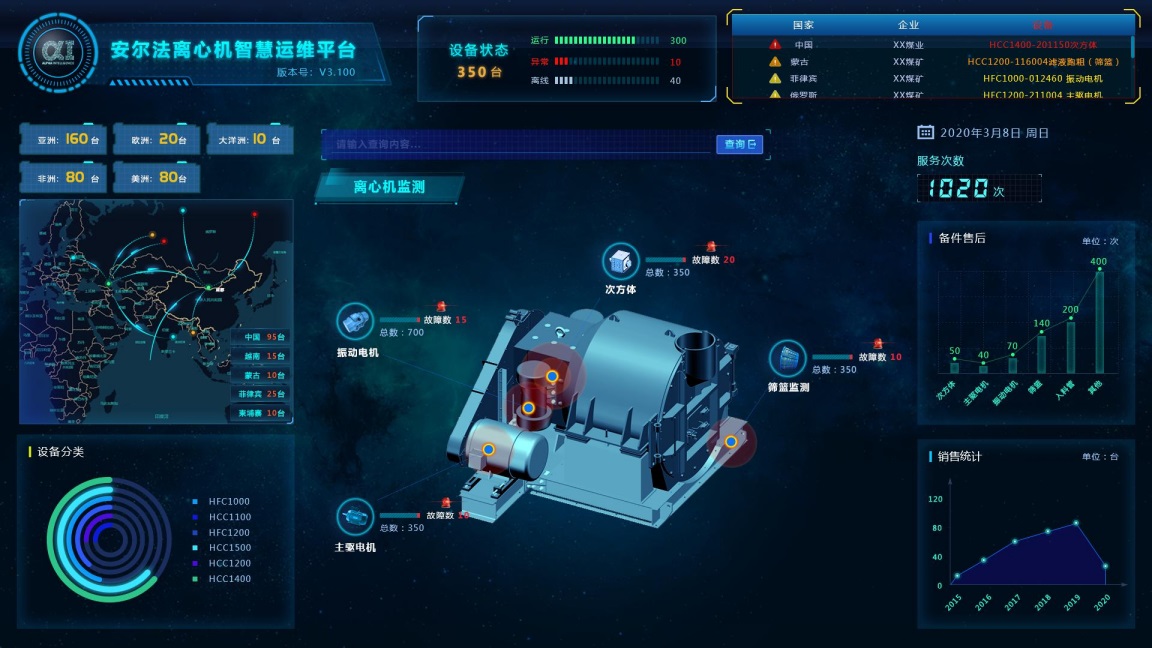Open the 中国 HCC1400-201150 alert row
The height and width of the screenshot is (648, 1152).
(932, 45)
